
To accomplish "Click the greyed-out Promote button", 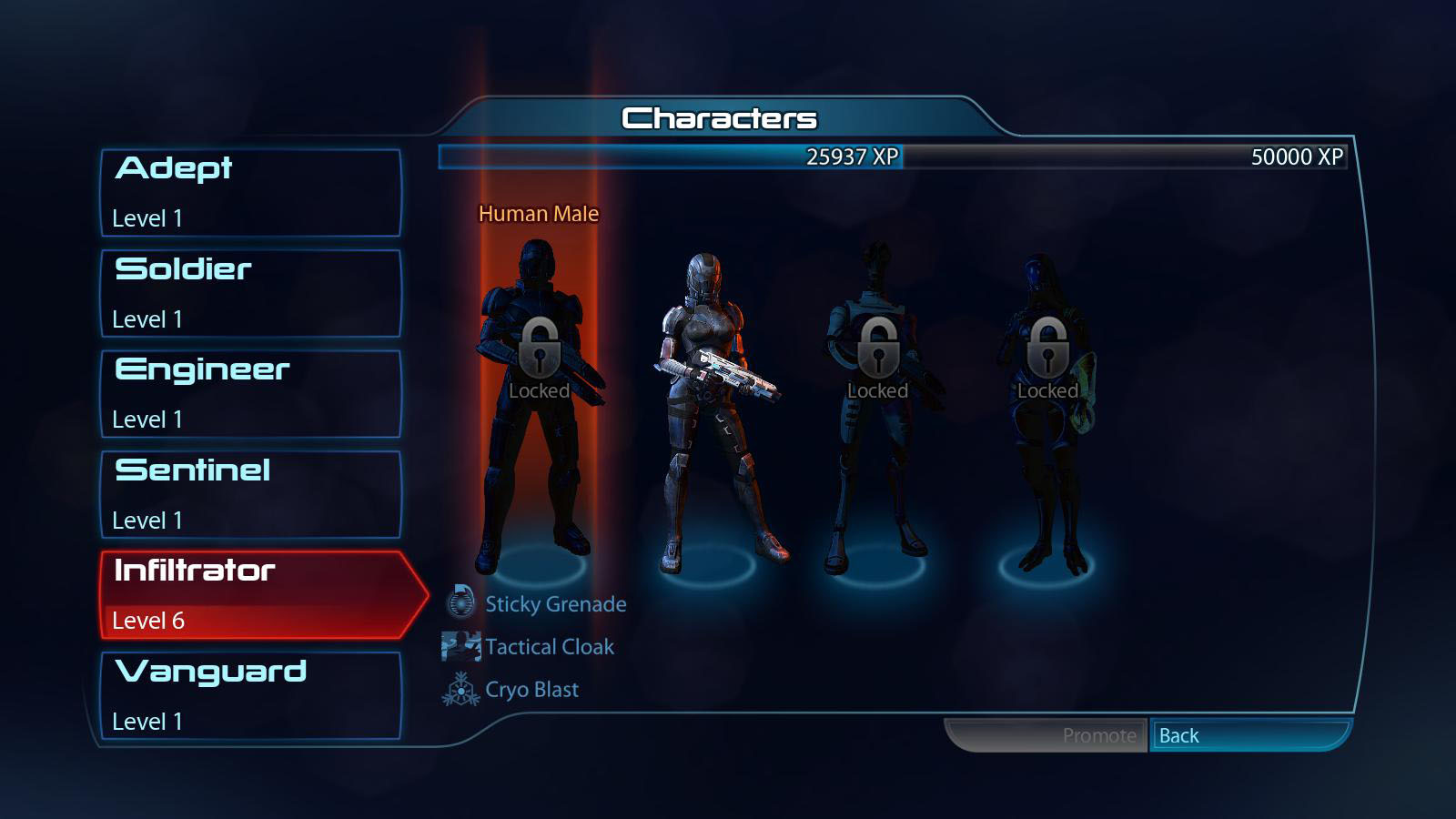I will (x=1046, y=735).
